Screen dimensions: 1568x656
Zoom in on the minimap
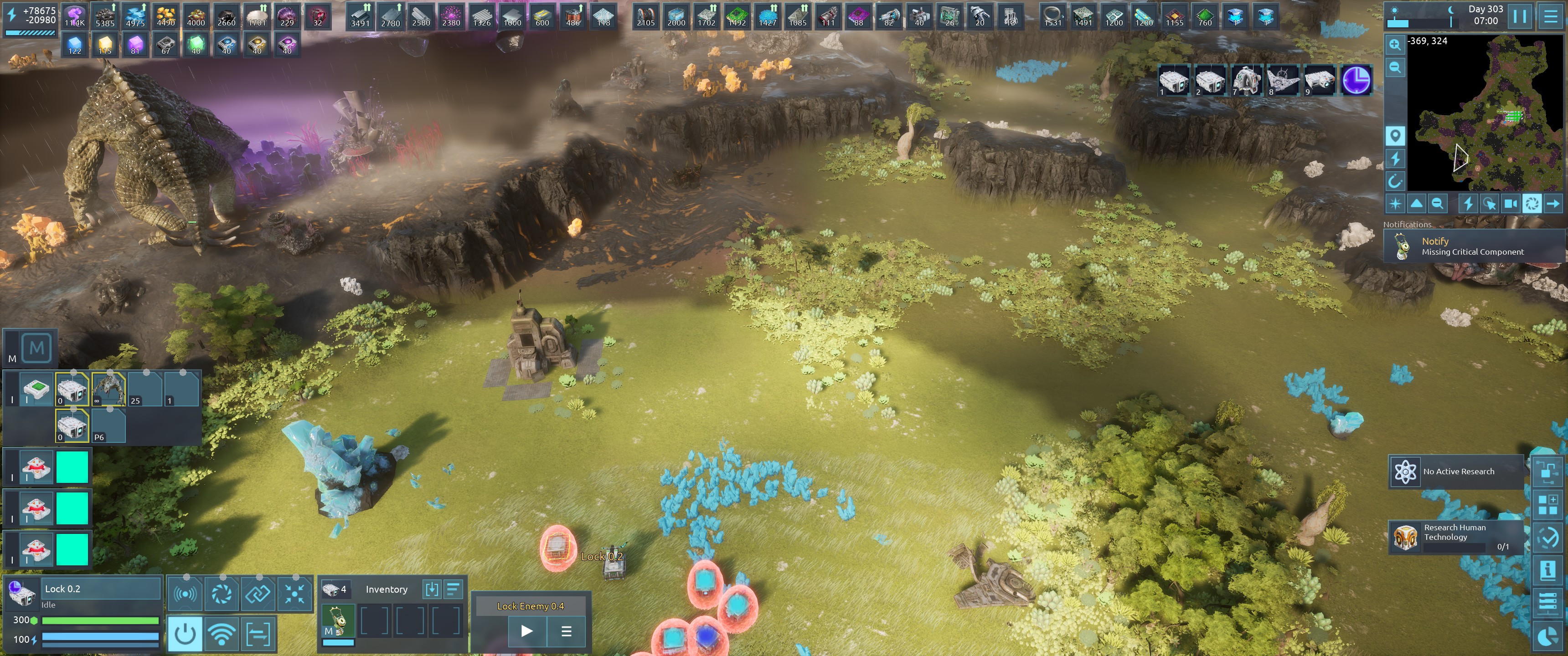1394,45
